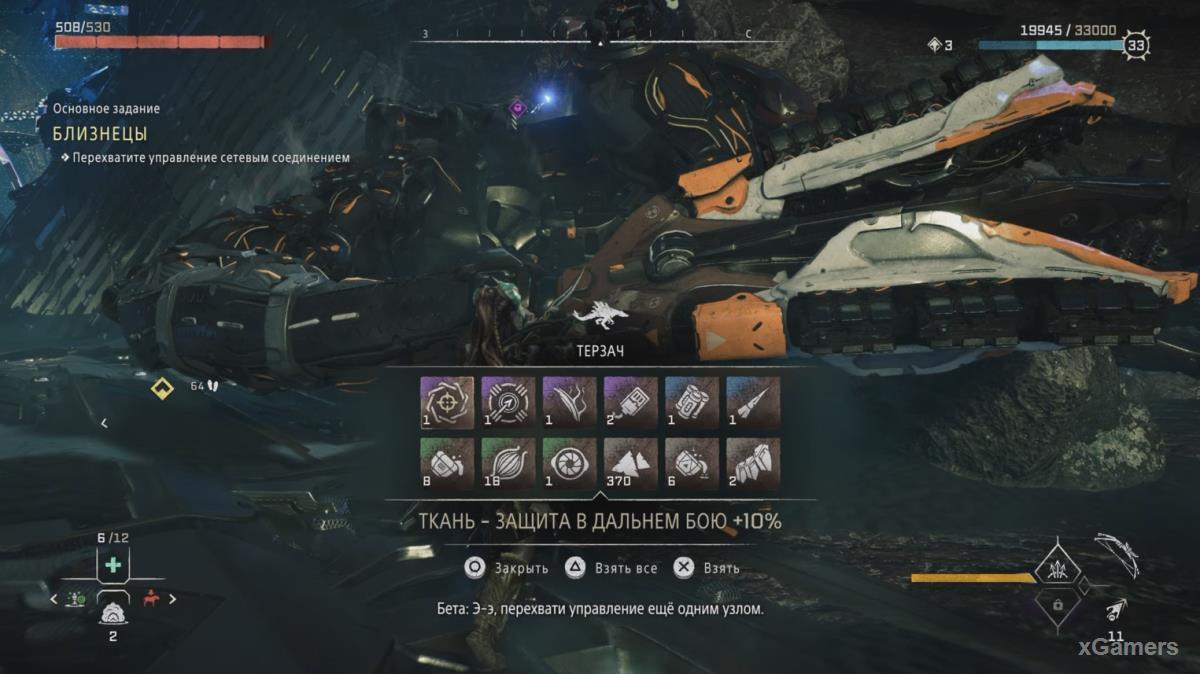Viewport: 1200px width, 674px height.
Task: Cycle quick tool selection to the left
Action: pyautogui.click(x=55, y=599)
